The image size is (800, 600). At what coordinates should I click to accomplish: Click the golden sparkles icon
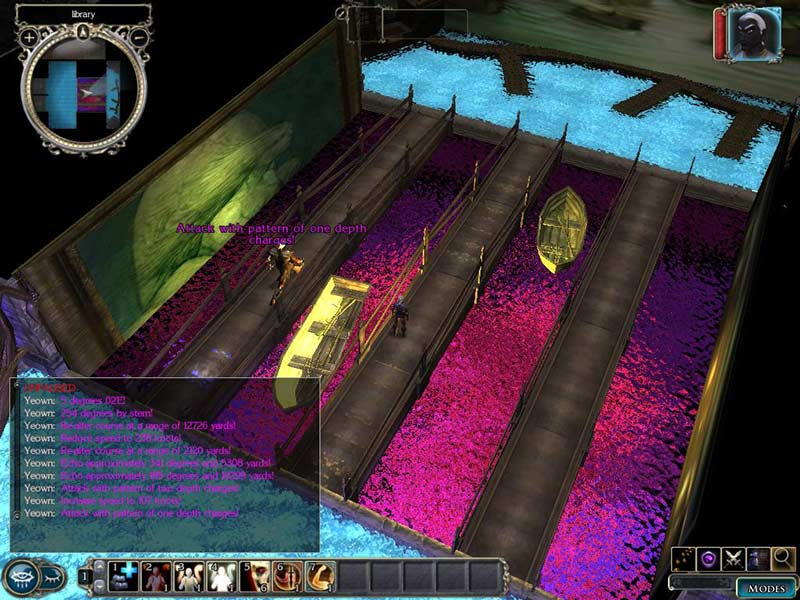(x=684, y=558)
